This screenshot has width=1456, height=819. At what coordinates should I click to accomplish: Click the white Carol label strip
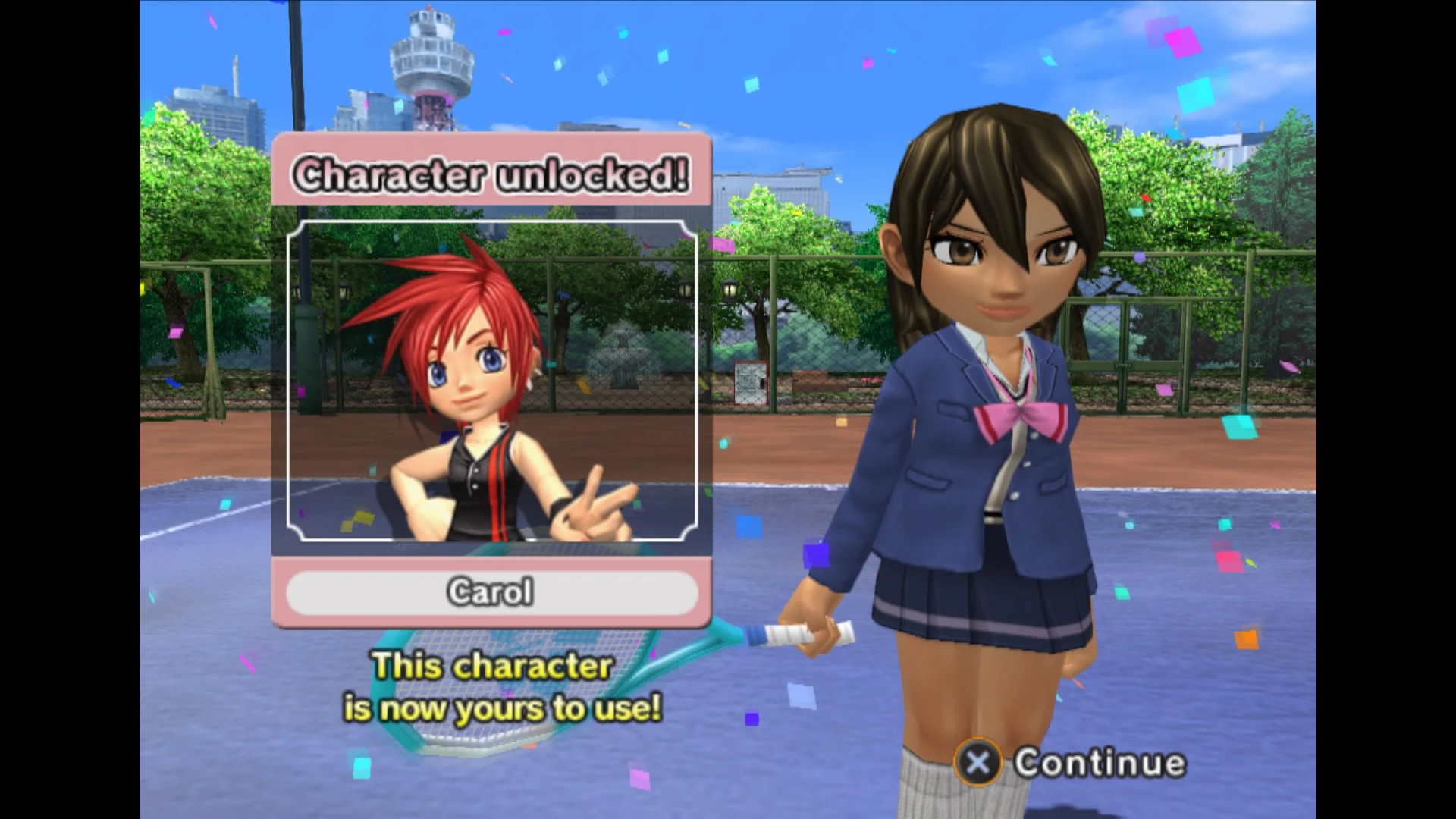pos(492,594)
